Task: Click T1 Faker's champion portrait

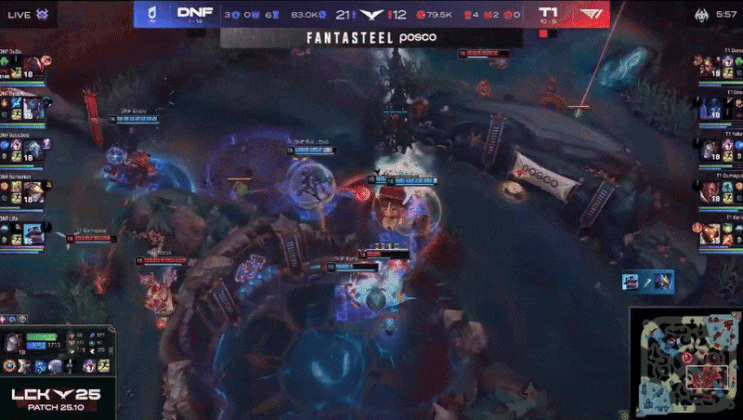Action: pyautogui.click(x=710, y=148)
